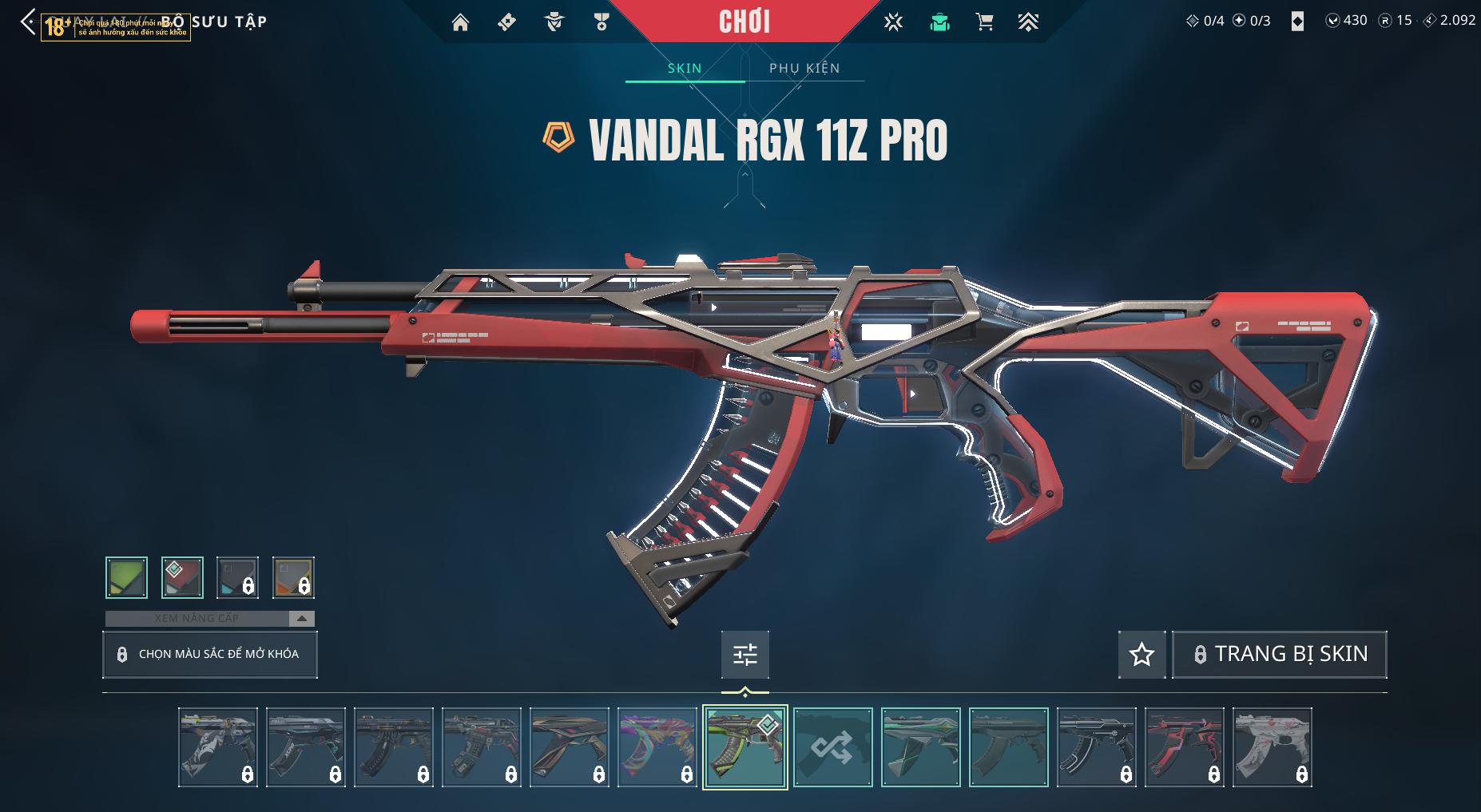Choose the green color variant swatch
Viewport: 1481px width, 812px height.
pyautogui.click(x=126, y=577)
